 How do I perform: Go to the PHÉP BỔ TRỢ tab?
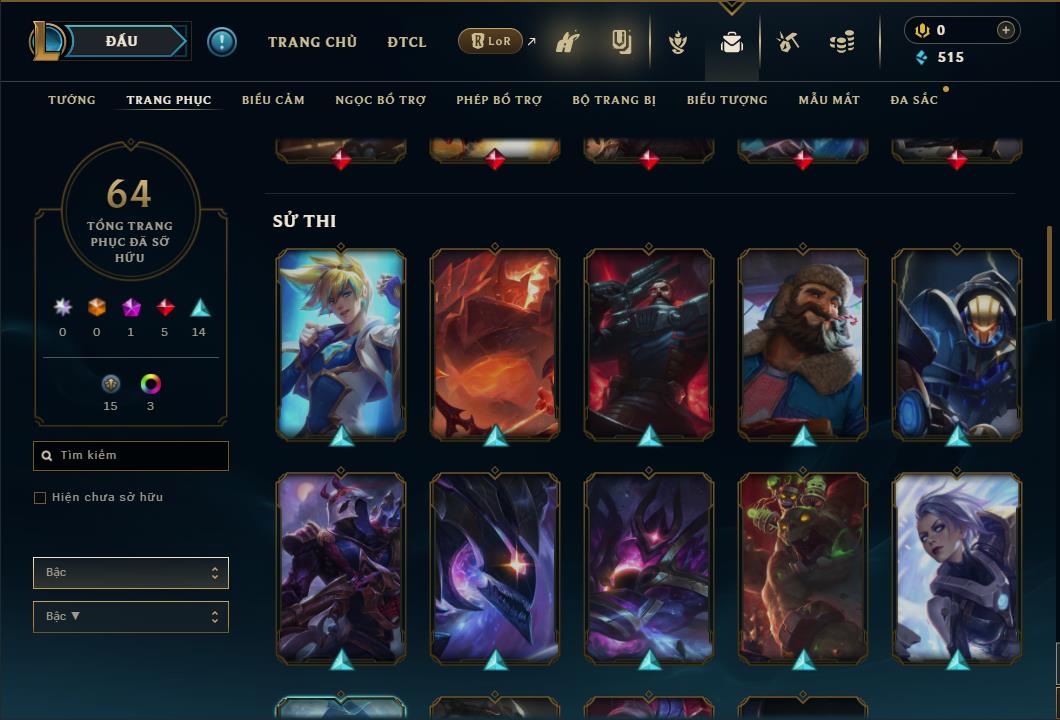pos(499,100)
